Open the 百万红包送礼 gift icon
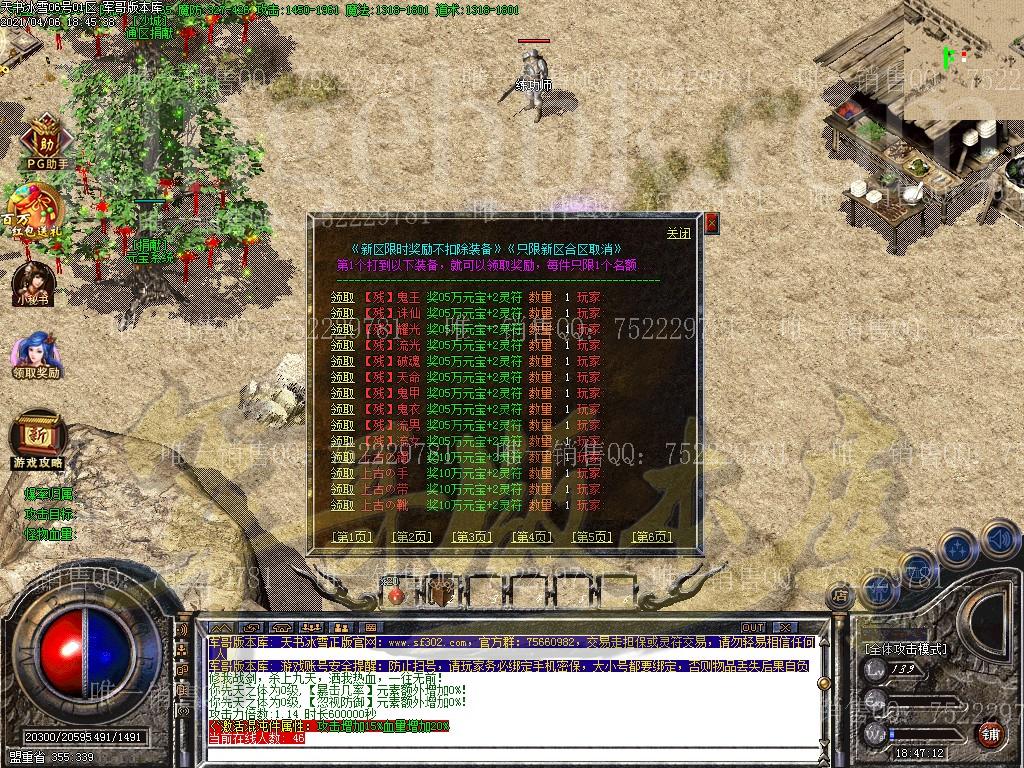Image resolution: width=1024 pixels, height=768 pixels. coord(37,208)
